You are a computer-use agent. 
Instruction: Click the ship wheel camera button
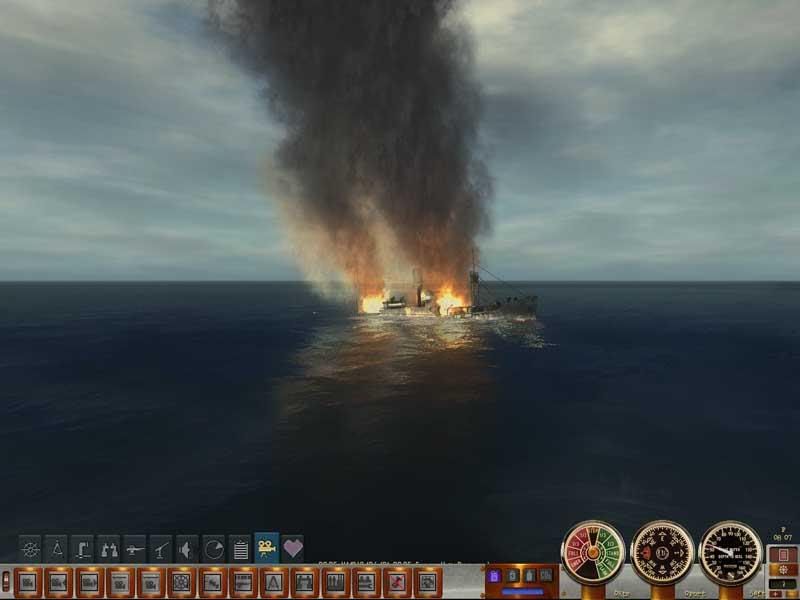[x=181, y=581]
